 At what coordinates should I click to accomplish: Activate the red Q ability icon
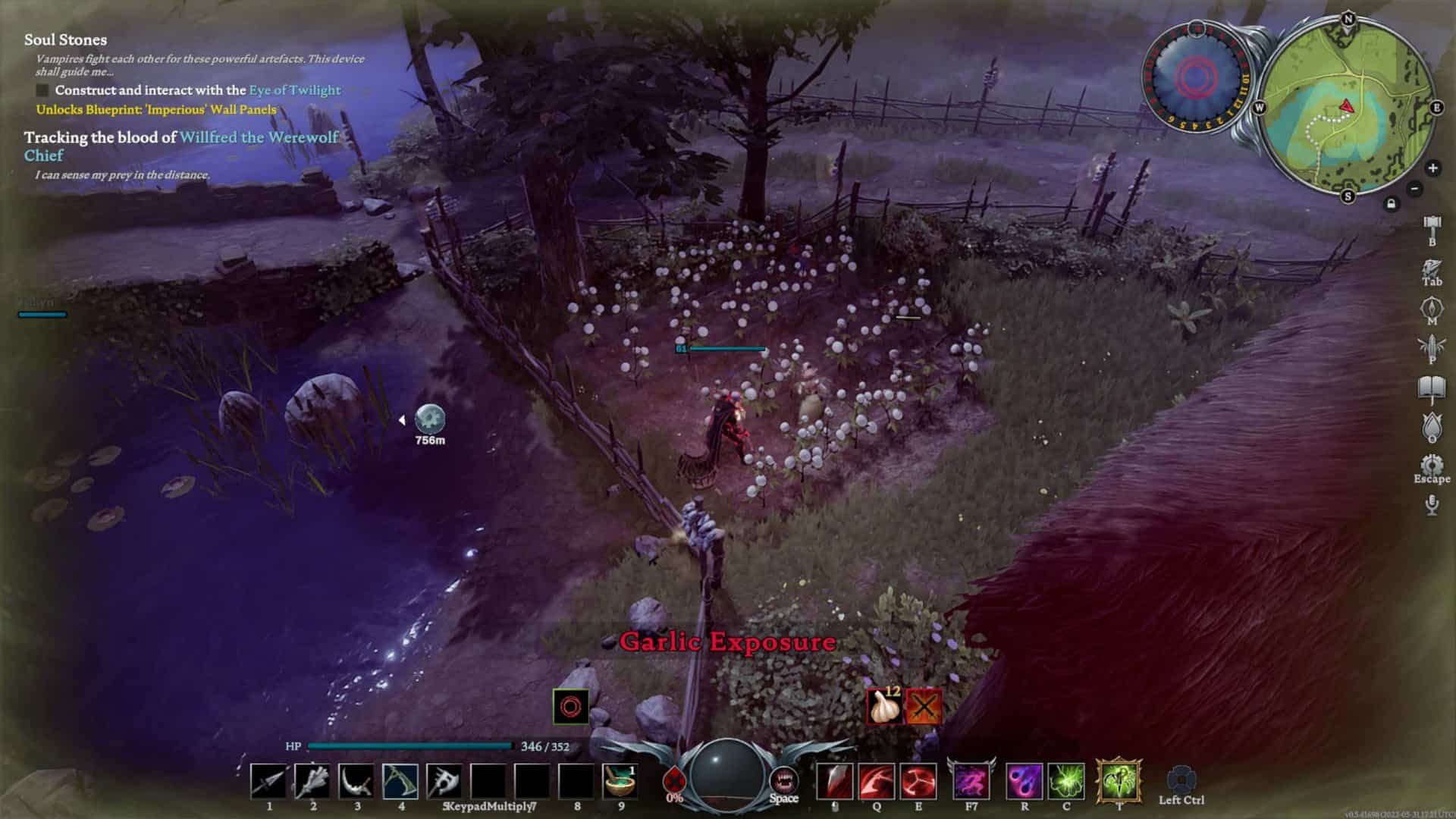[876, 783]
